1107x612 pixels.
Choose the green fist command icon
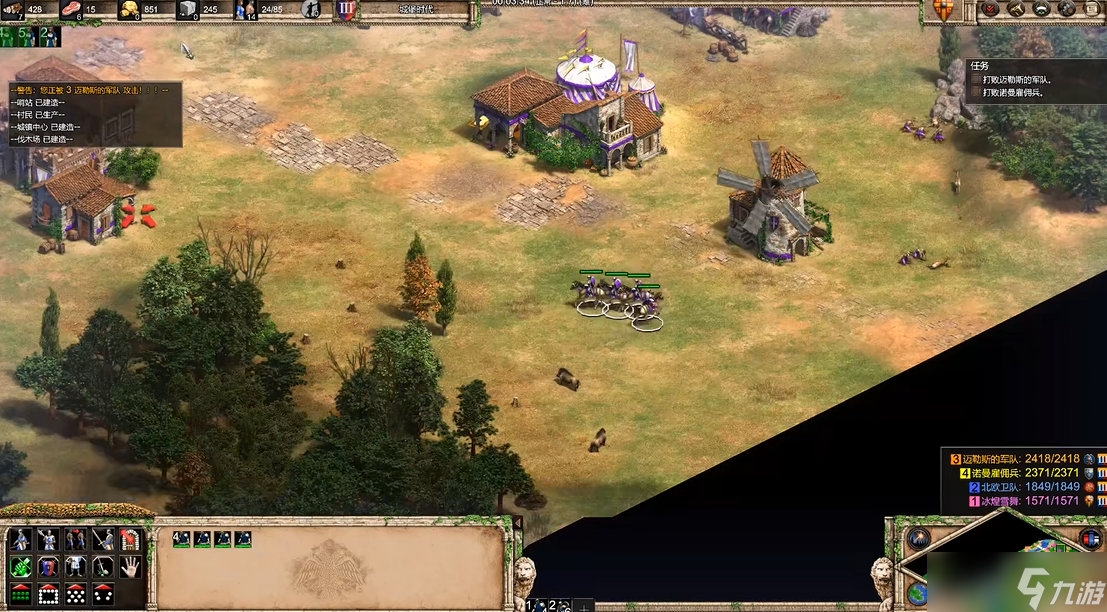coord(20,567)
